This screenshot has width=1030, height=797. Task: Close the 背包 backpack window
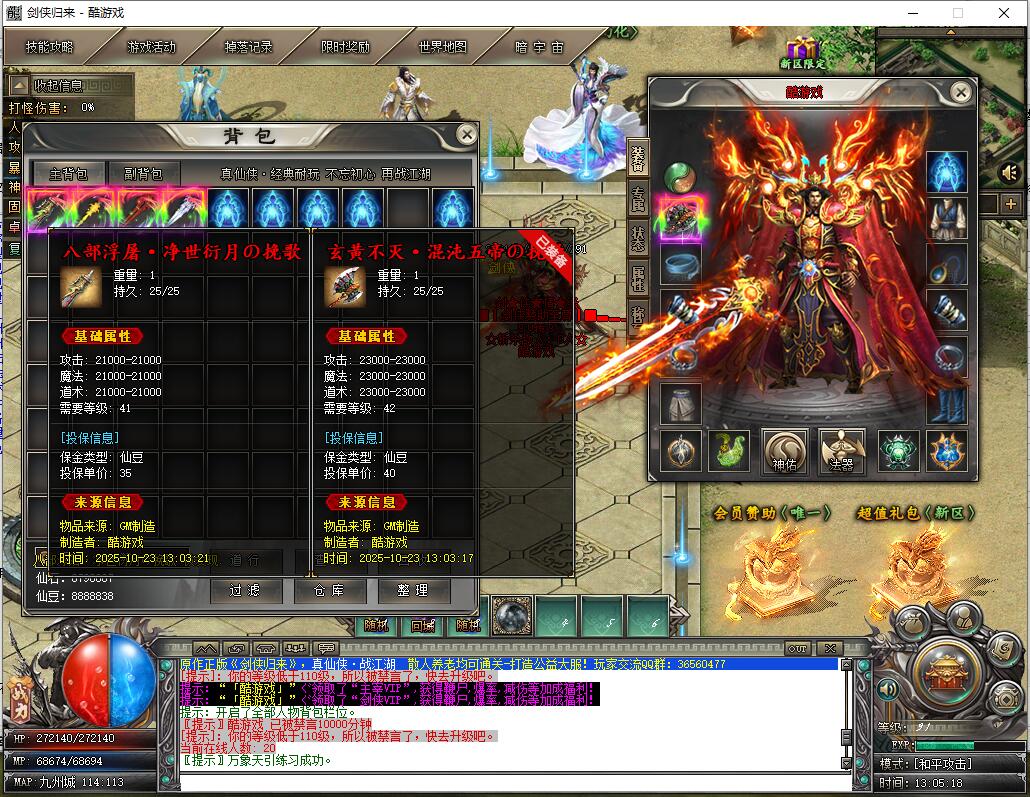click(x=466, y=134)
